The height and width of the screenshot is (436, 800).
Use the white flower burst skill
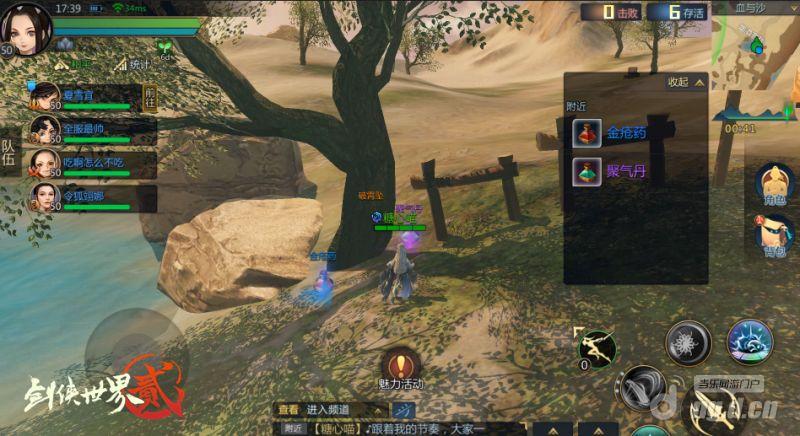[688, 343]
